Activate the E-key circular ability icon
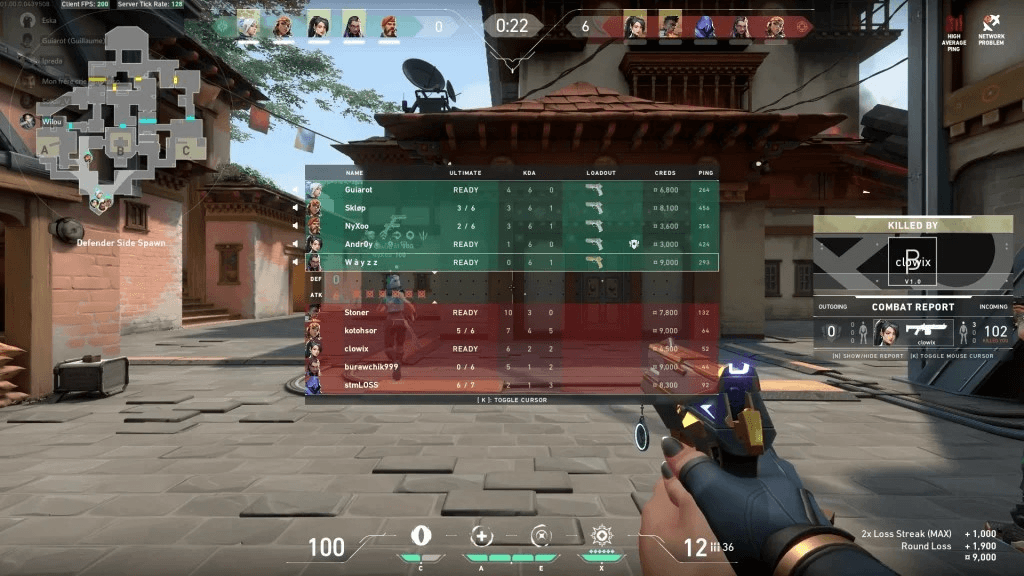Screen dimensions: 1024x576 [x=542, y=536]
